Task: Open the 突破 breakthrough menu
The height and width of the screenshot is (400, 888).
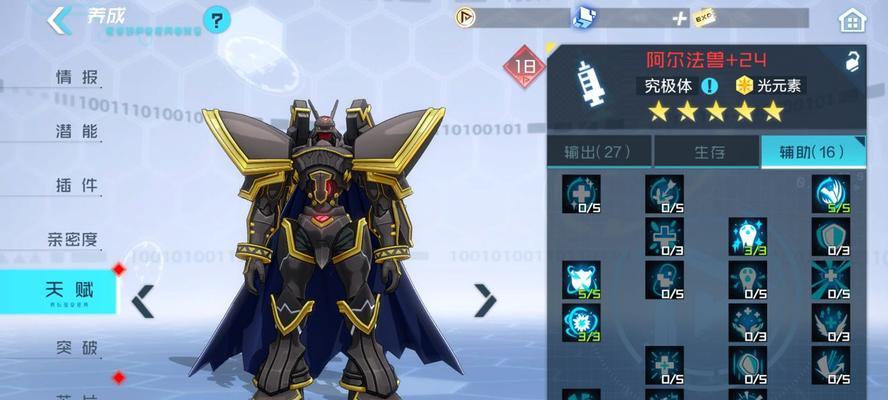Action: [76, 348]
